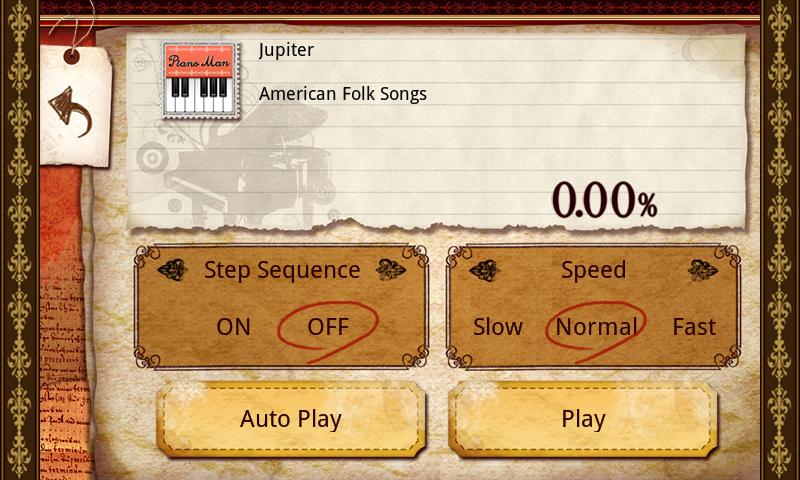Turn Step Sequence ON
800x480 pixels.
click(x=234, y=327)
